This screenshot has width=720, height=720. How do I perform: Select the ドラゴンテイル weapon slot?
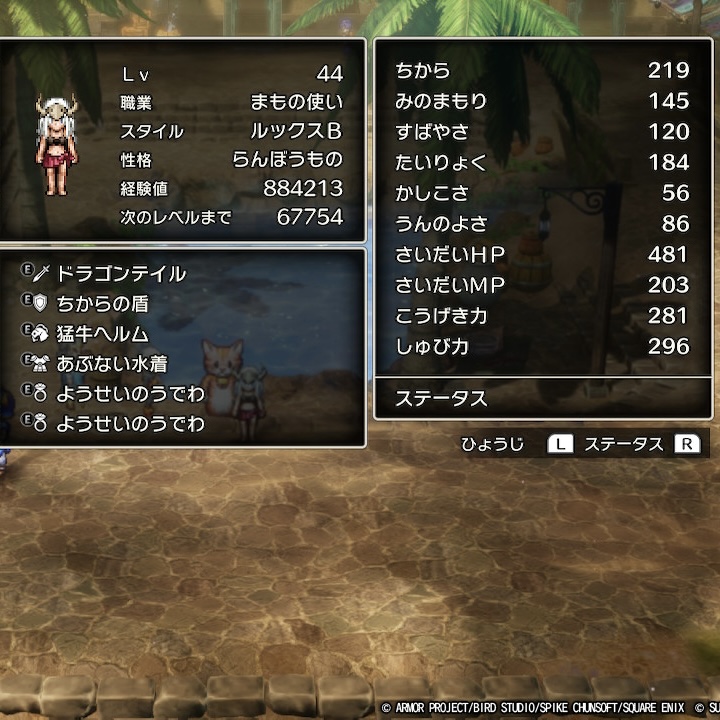click(120, 274)
